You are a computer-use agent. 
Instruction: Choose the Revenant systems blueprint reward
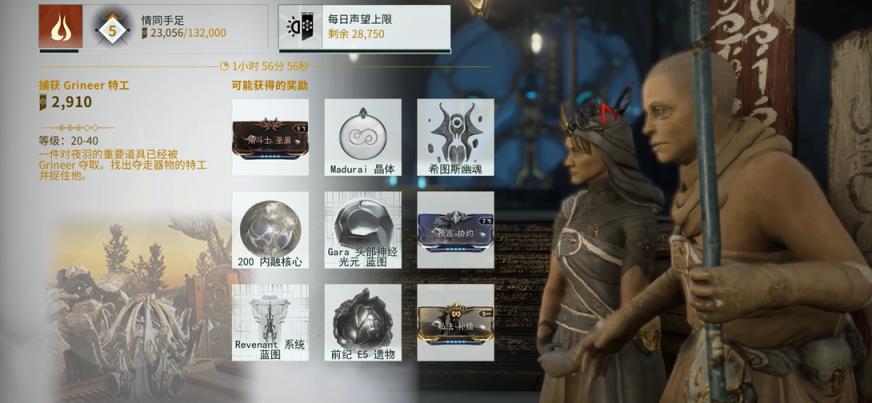pyautogui.click(x=270, y=322)
